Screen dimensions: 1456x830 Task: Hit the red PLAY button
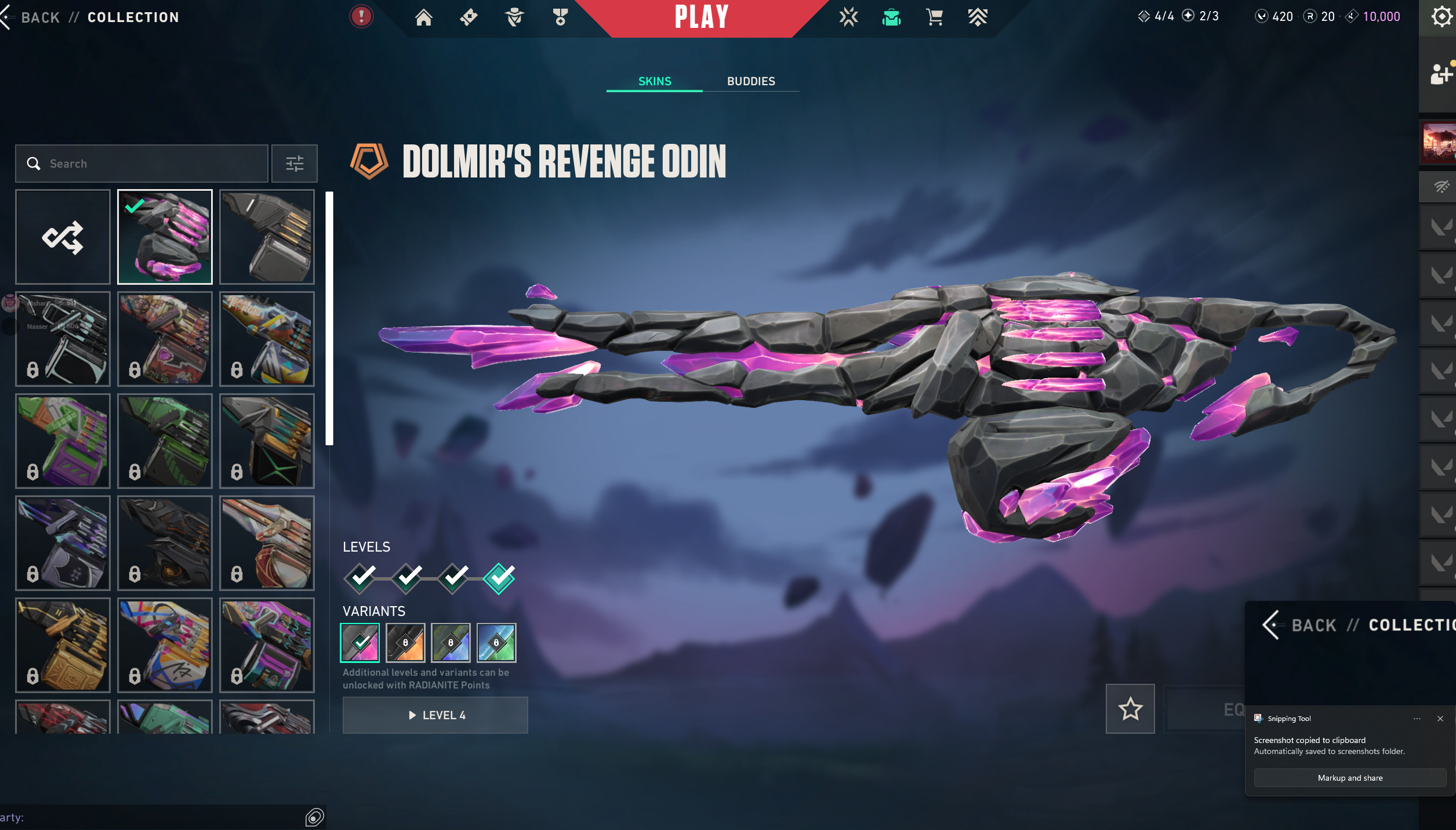tap(701, 17)
